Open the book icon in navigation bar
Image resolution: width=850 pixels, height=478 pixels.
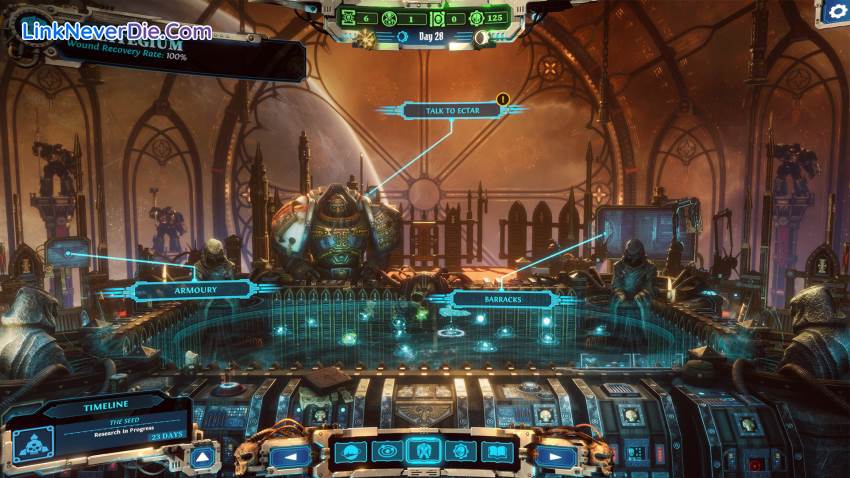(495, 452)
